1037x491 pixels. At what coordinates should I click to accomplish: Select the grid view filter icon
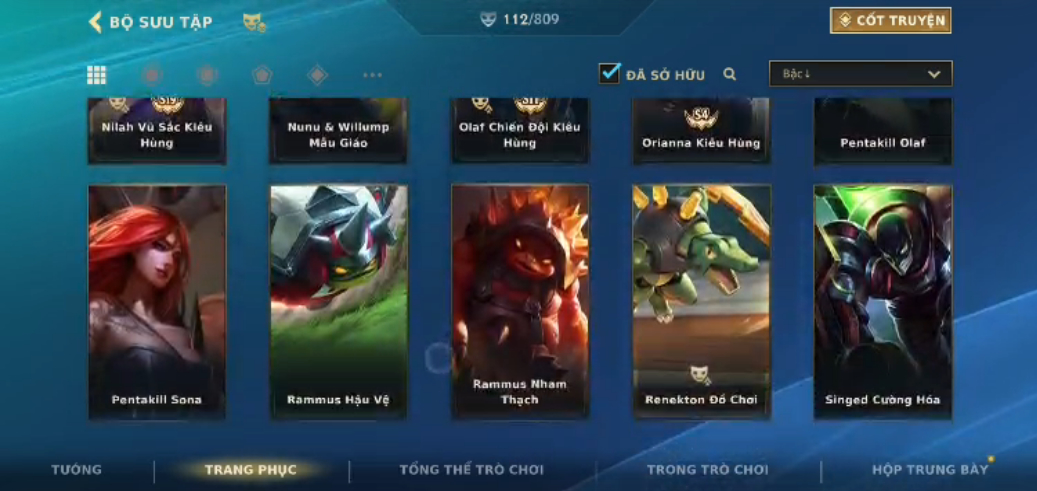click(x=97, y=75)
